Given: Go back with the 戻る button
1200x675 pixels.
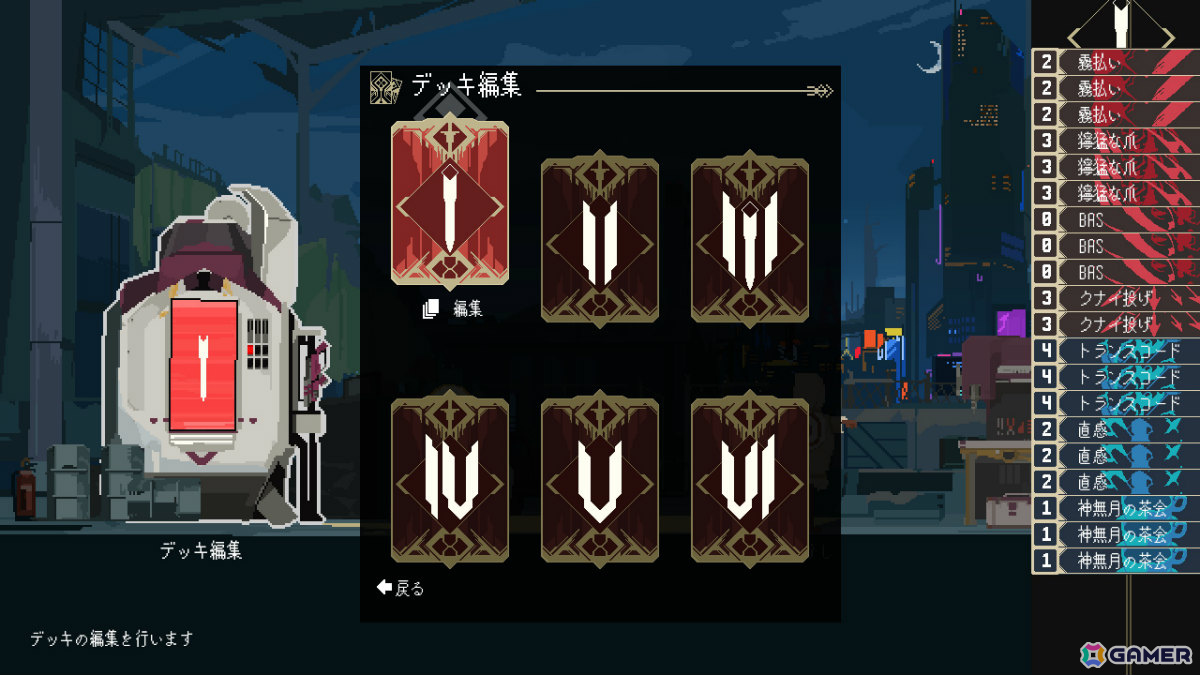Looking at the screenshot, I should [401, 588].
